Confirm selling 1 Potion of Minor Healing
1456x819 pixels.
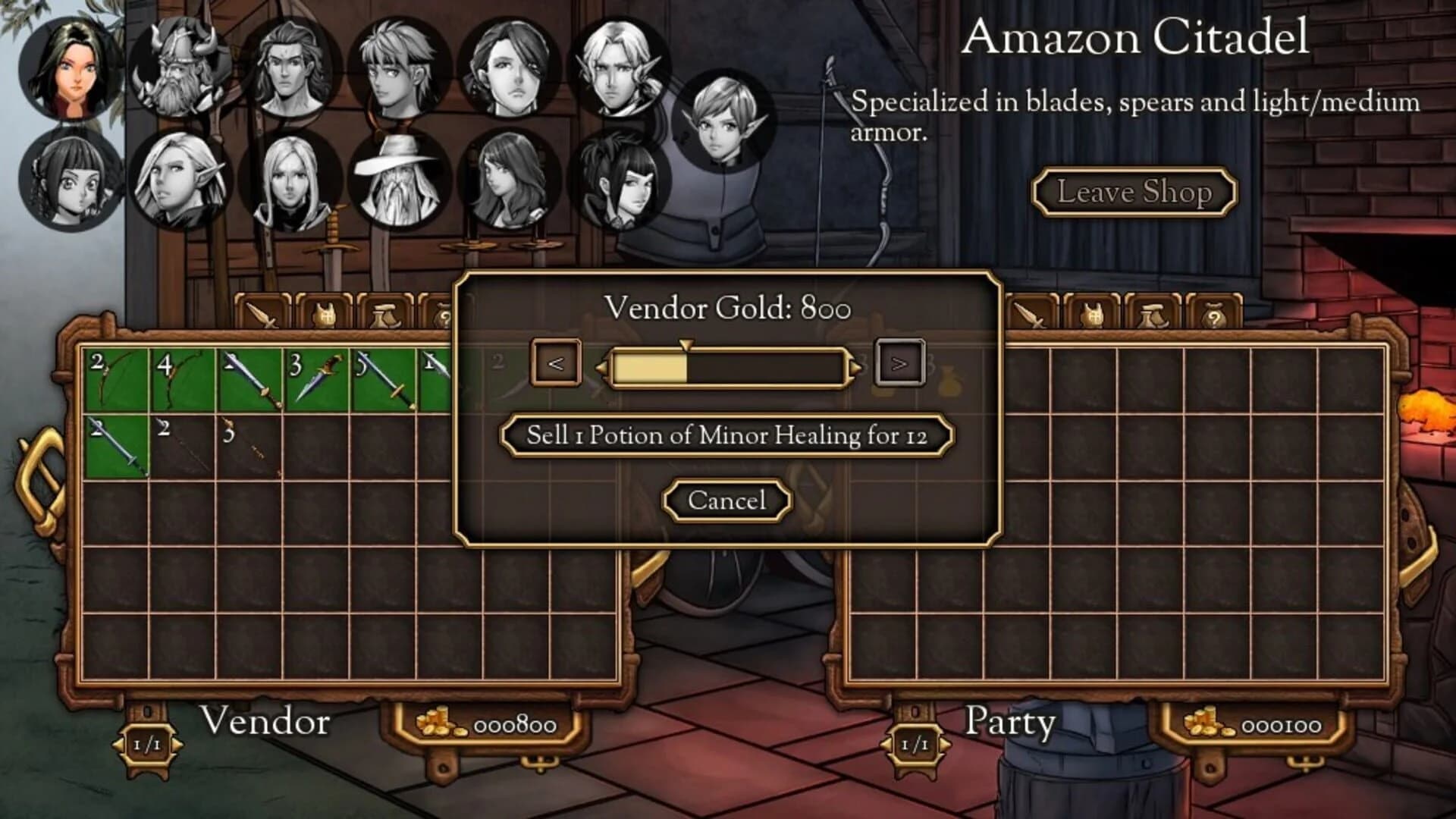click(726, 434)
